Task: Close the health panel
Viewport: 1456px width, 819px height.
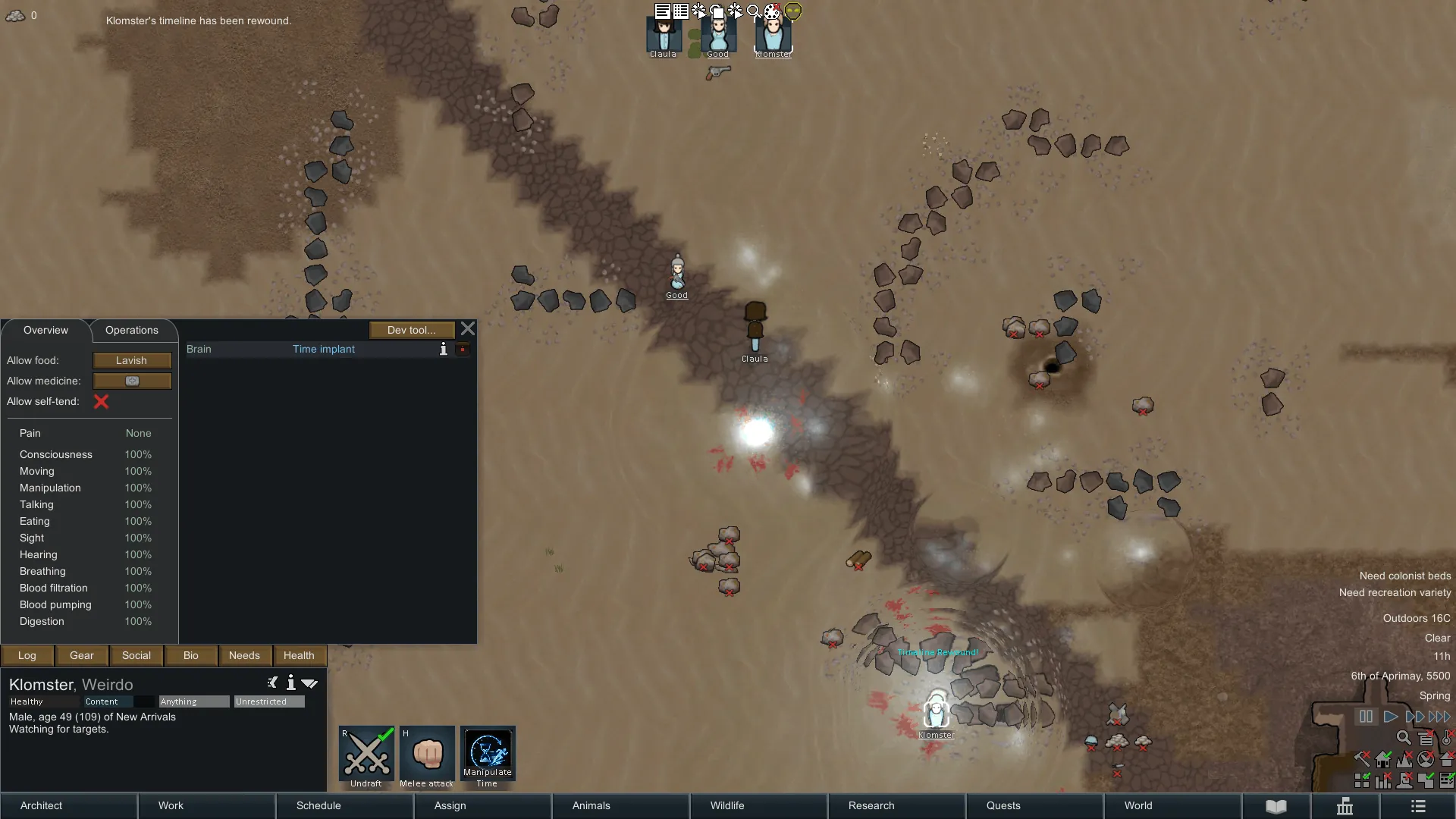Action: 468,329
